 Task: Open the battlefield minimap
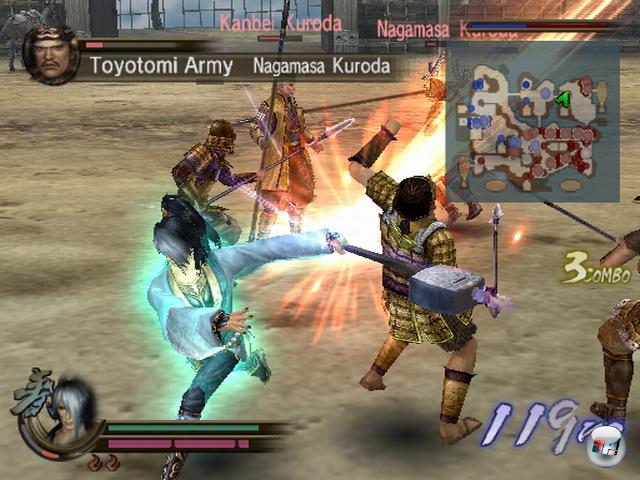pyautogui.click(x=532, y=122)
